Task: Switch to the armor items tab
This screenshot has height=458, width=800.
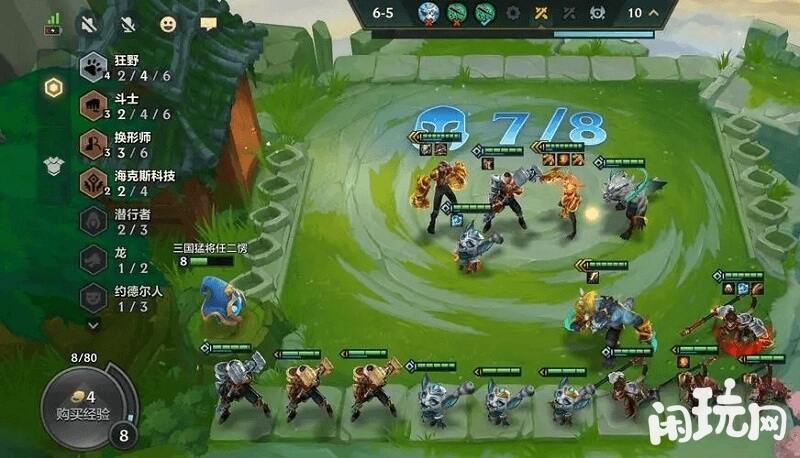Action: tap(53, 165)
